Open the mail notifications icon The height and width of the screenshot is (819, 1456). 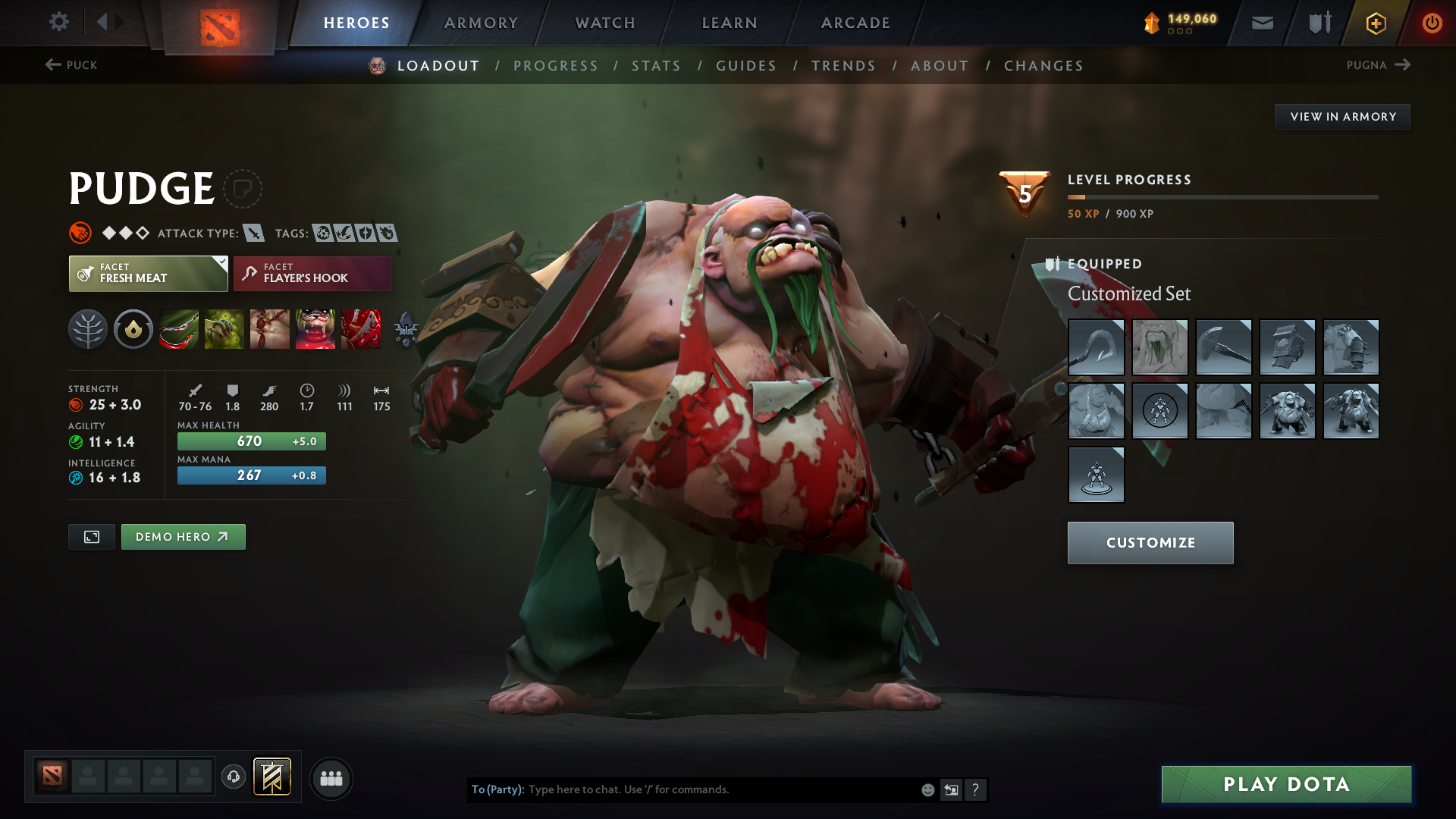point(1261,23)
